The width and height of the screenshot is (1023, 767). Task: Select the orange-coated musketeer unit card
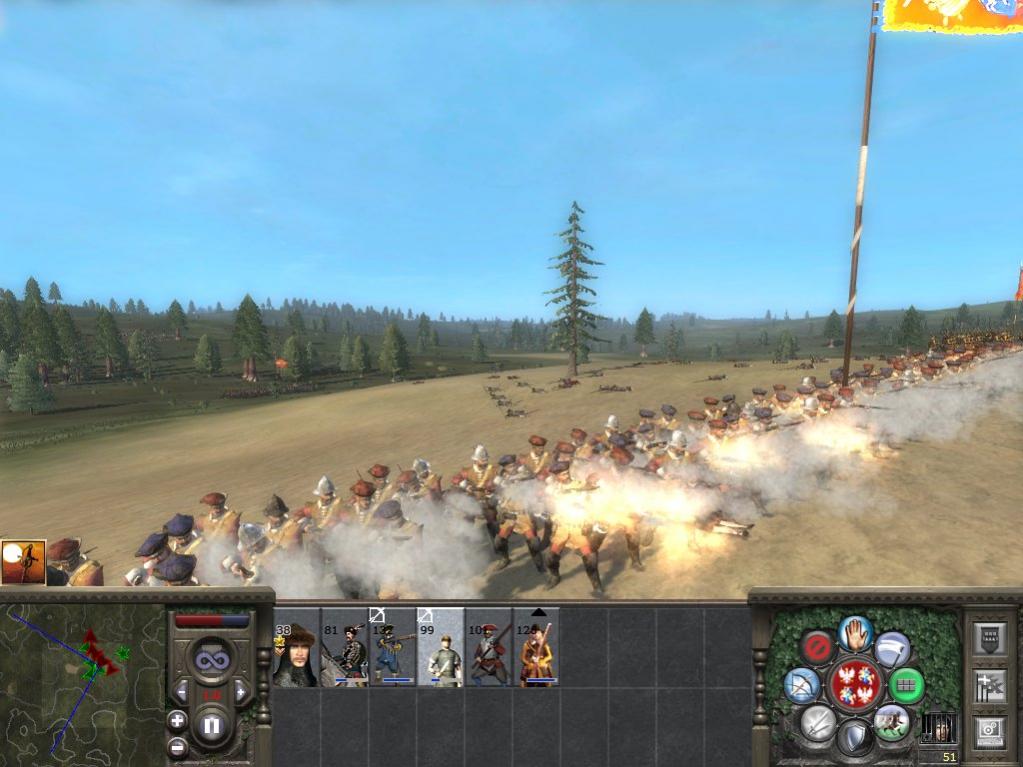coord(536,648)
